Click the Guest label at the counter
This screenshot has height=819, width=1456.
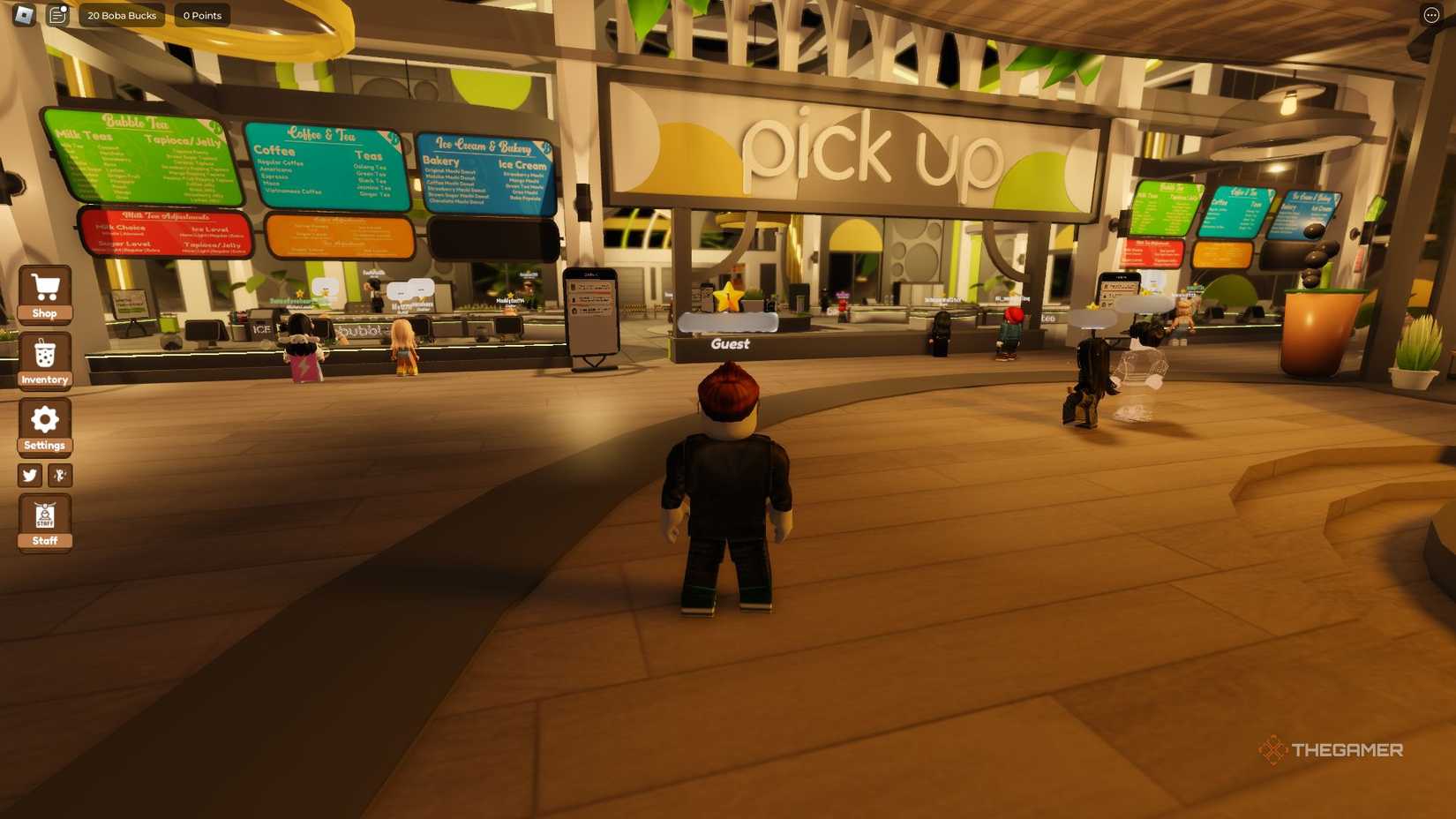tap(729, 344)
